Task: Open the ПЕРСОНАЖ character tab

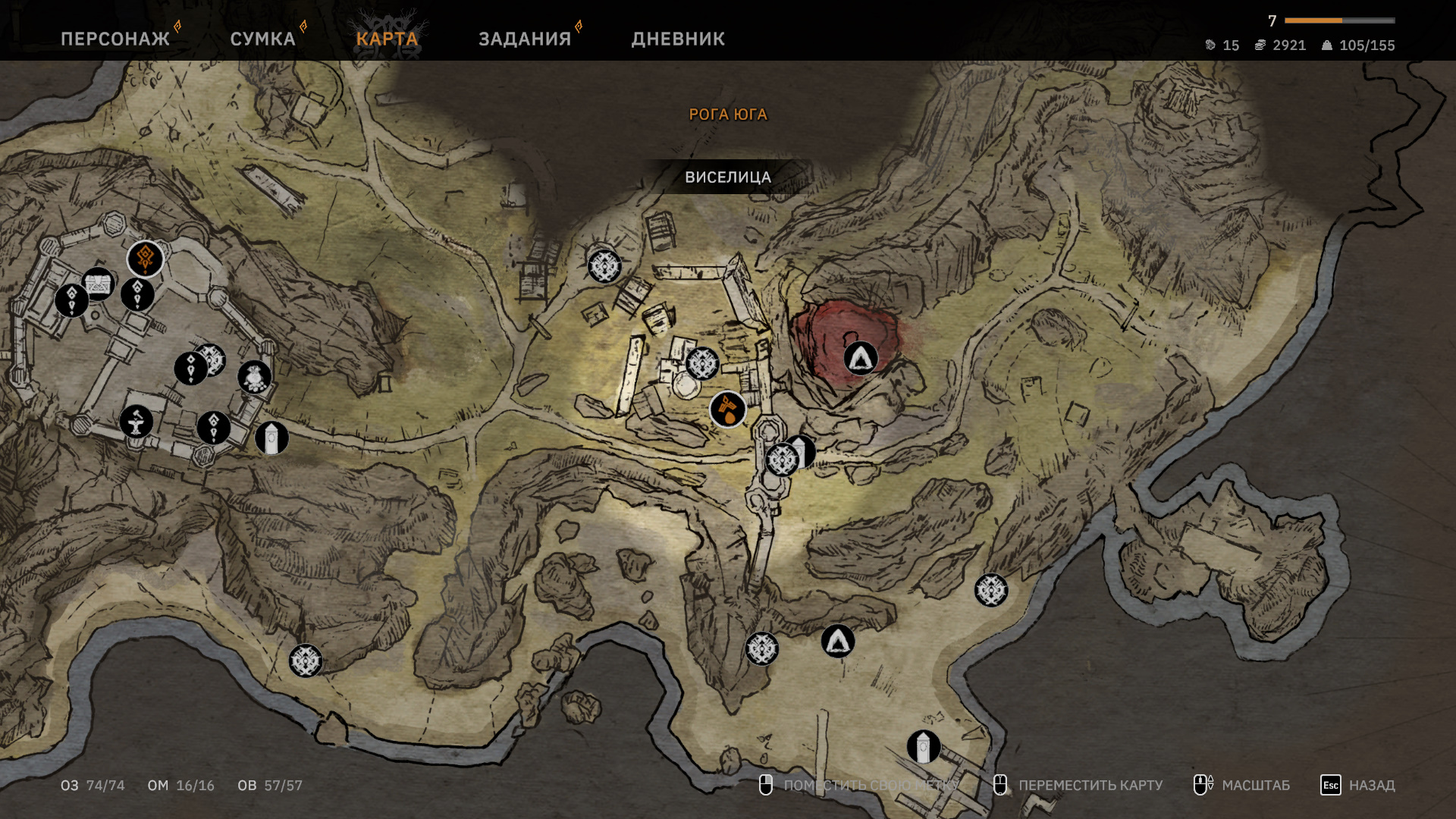Action: point(115,39)
